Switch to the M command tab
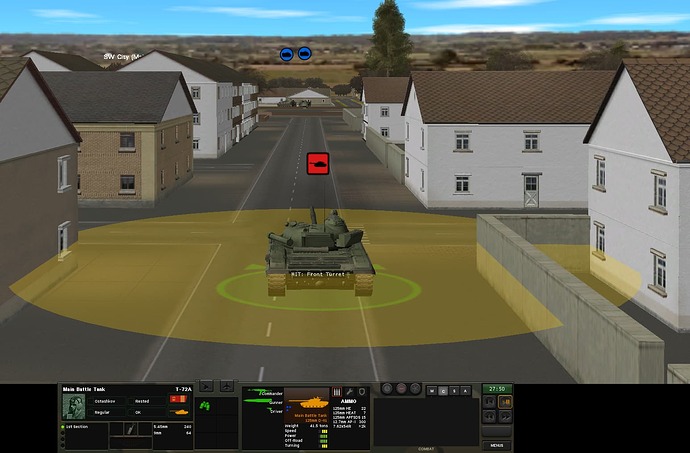 pos(431,390)
